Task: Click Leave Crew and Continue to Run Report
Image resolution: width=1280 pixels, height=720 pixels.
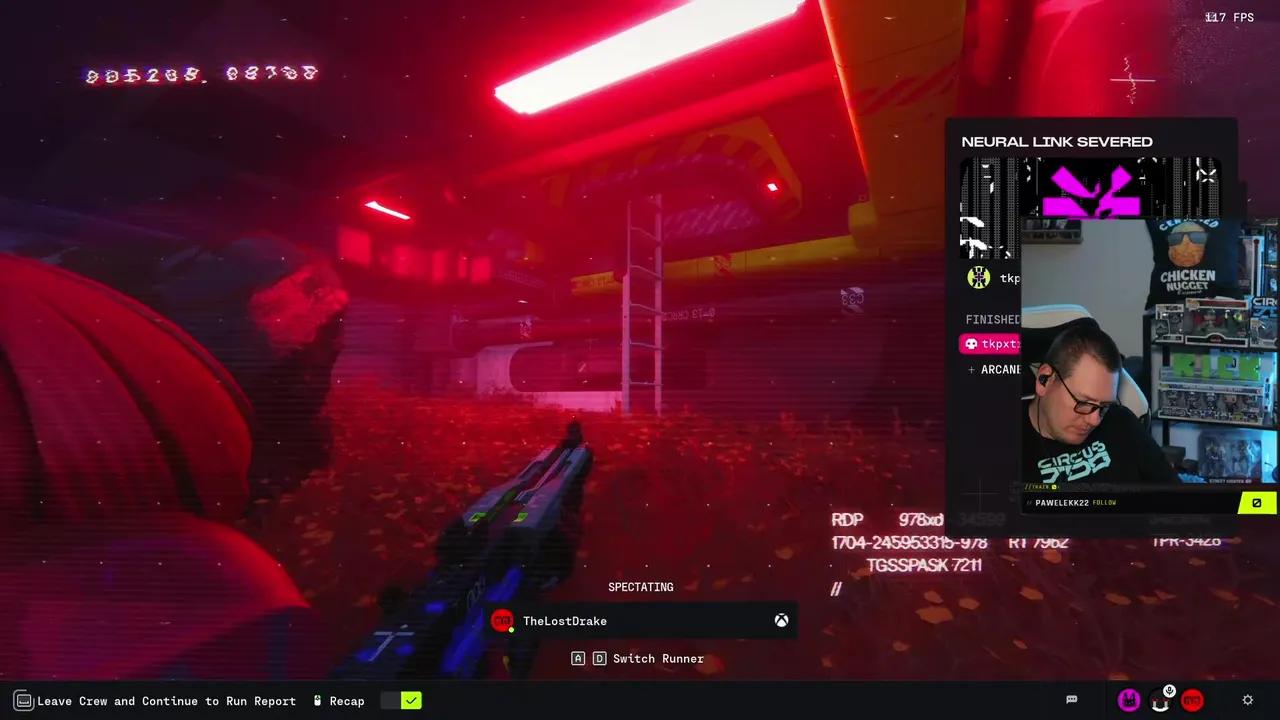Action: click(x=166, y=700)
